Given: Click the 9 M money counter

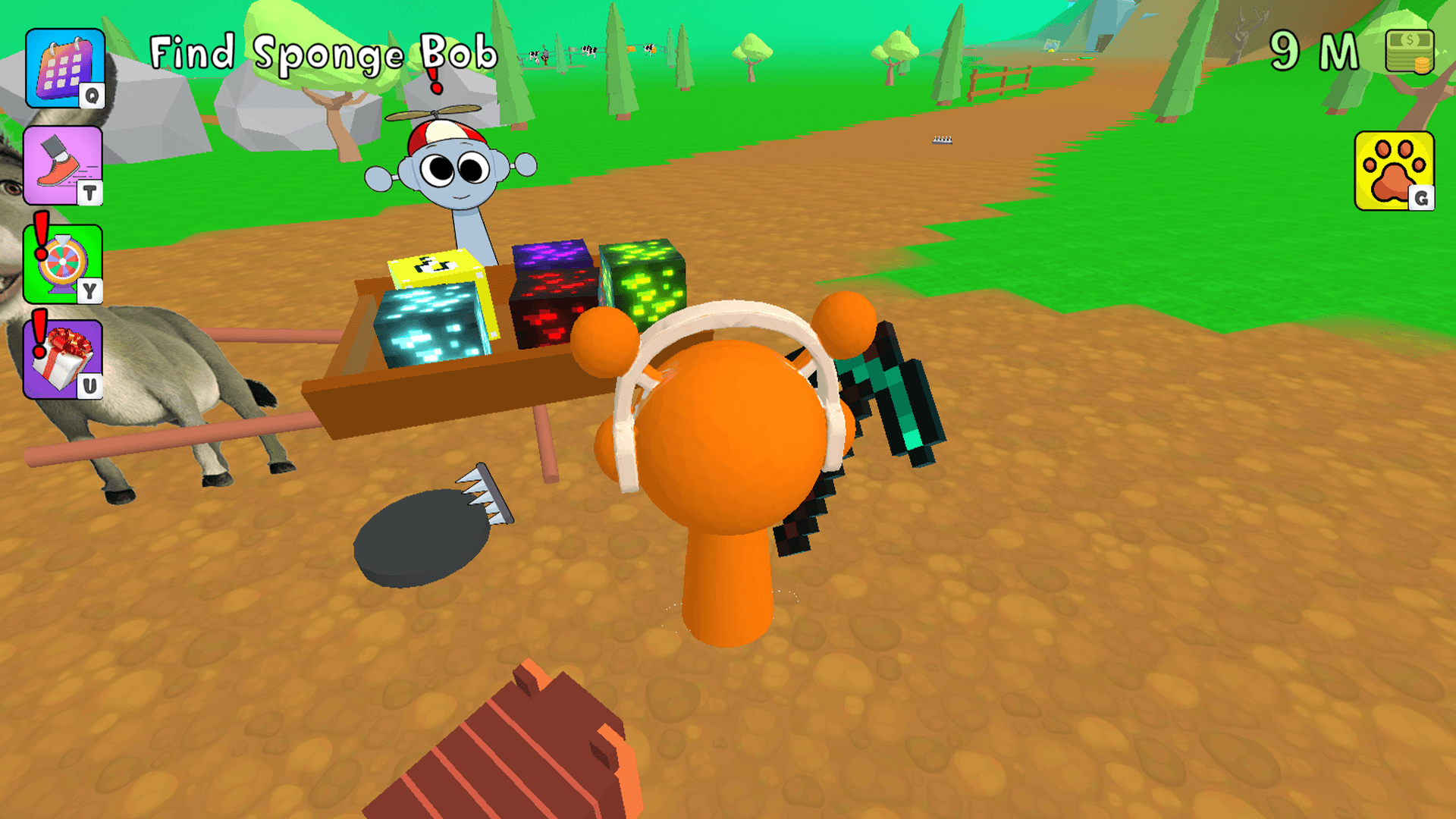Looking at the screenshot, I should pyautogui.click(x=1314, y=51).
